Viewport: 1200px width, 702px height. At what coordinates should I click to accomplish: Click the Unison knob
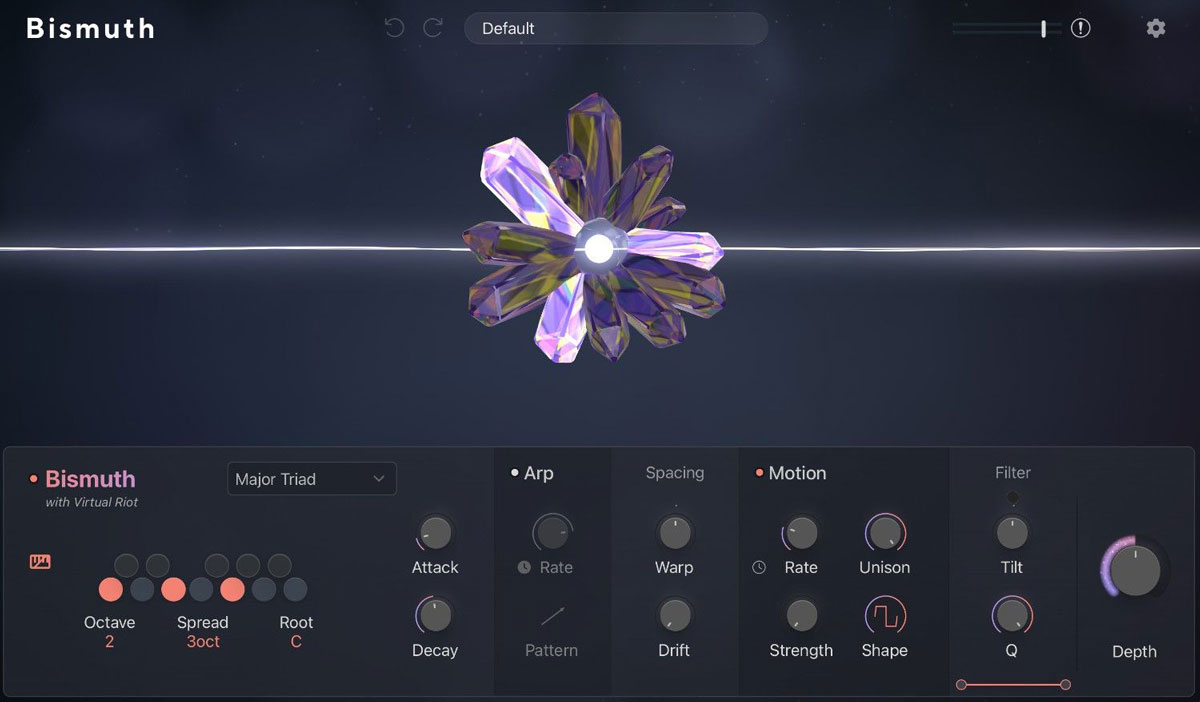[884, 533]
